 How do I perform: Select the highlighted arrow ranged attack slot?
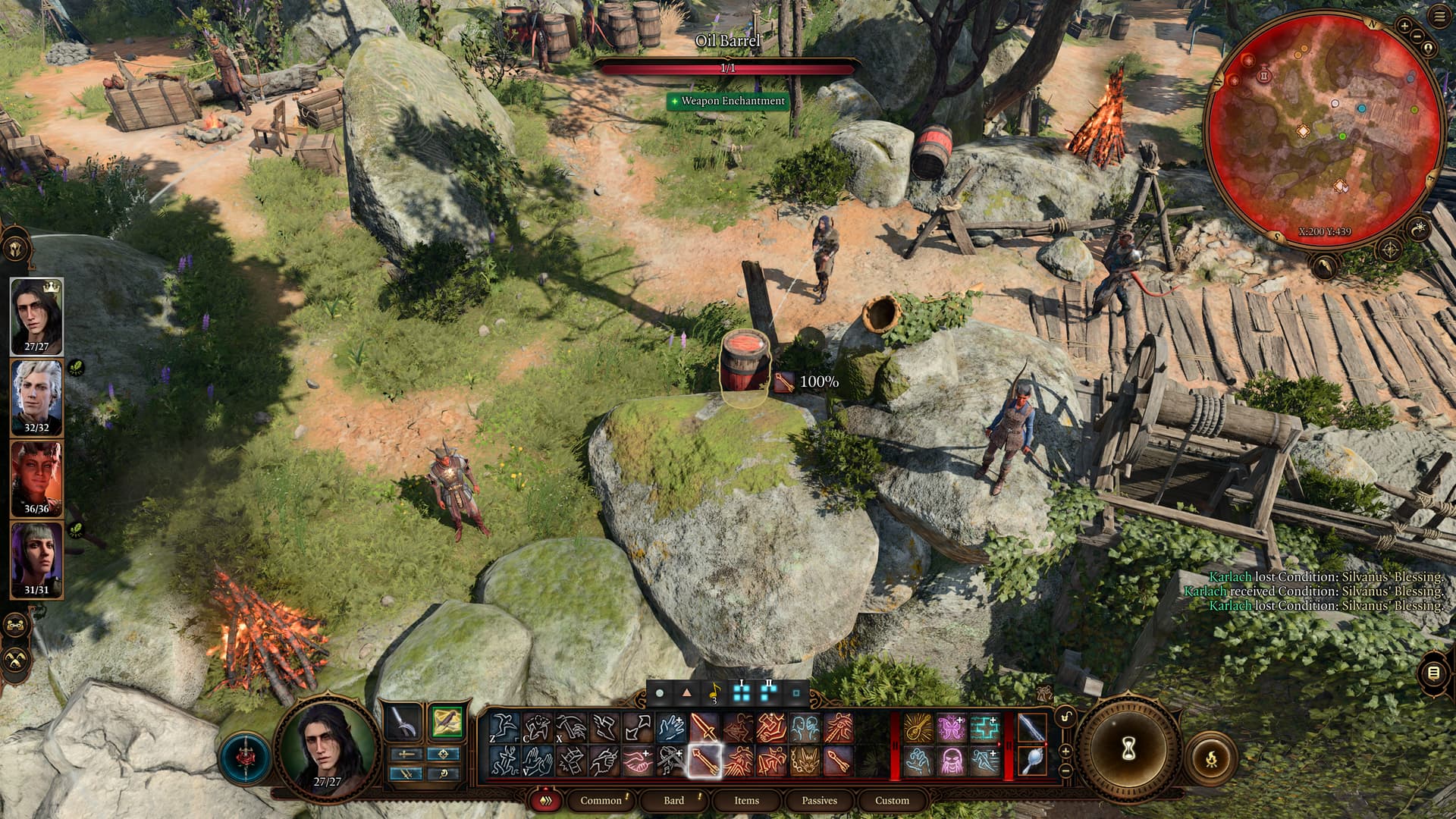(704, 761)
